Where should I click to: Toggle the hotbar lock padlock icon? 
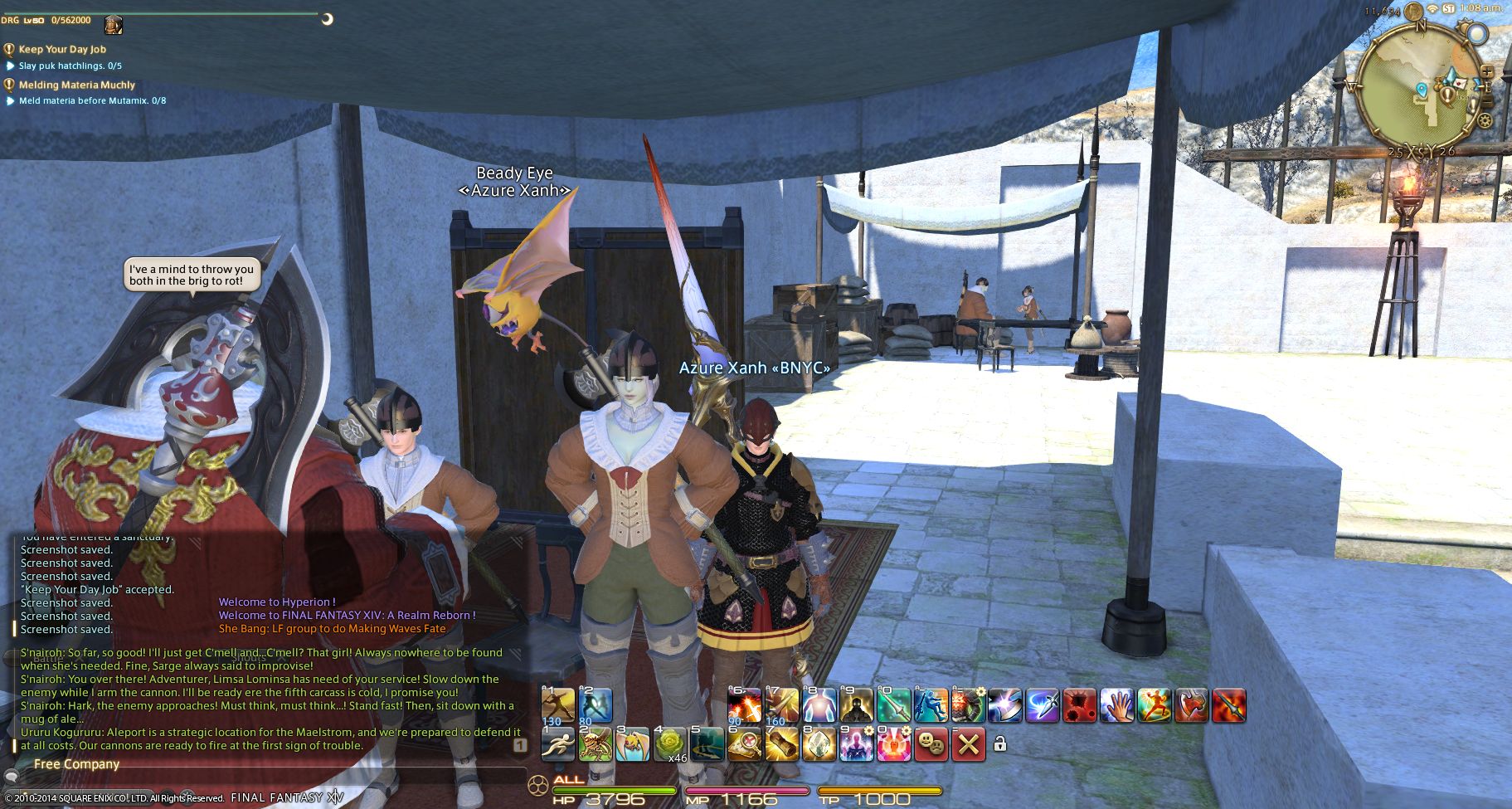[x=999, y=744]
